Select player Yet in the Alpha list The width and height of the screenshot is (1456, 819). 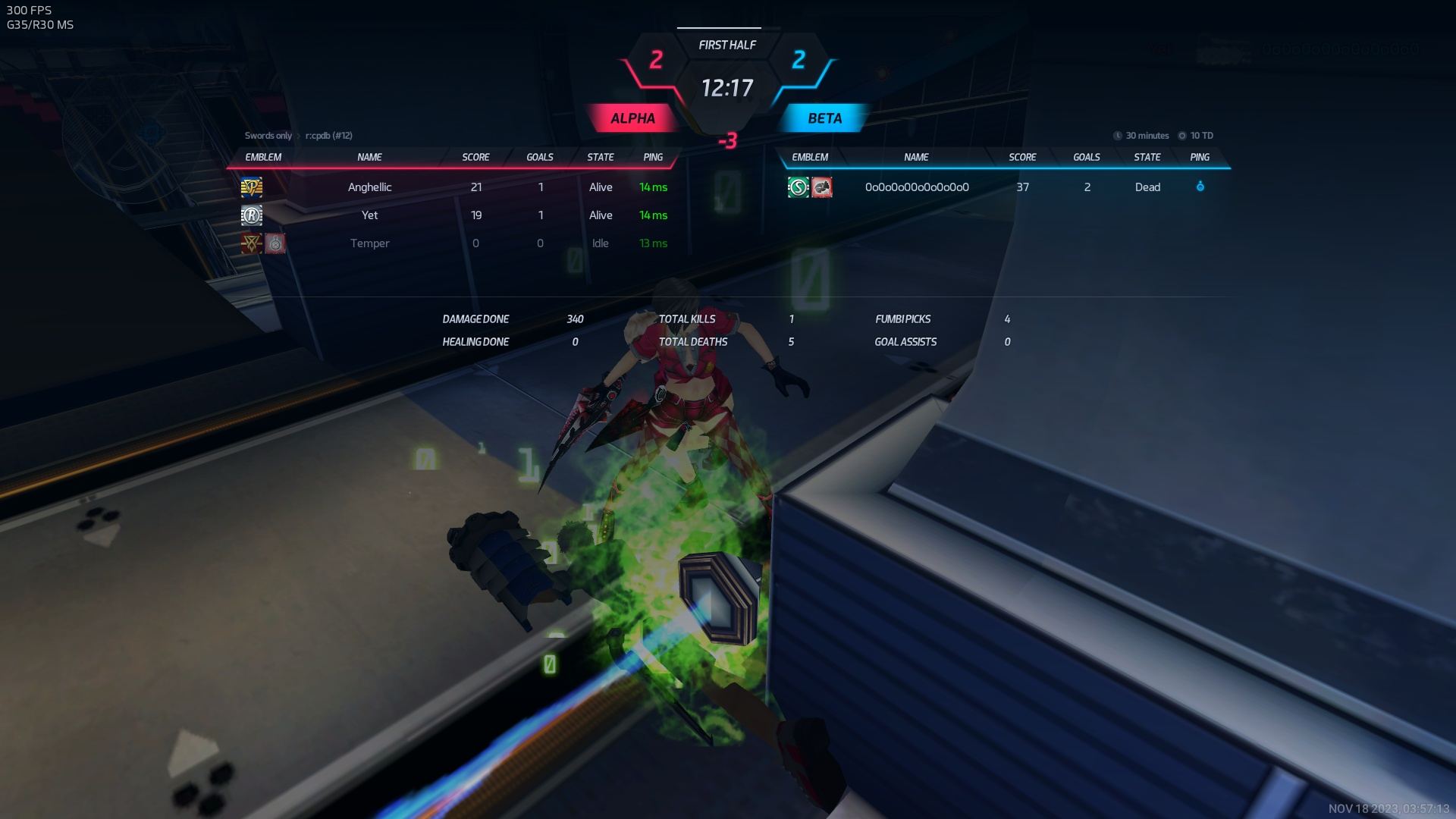pos(369,215)
